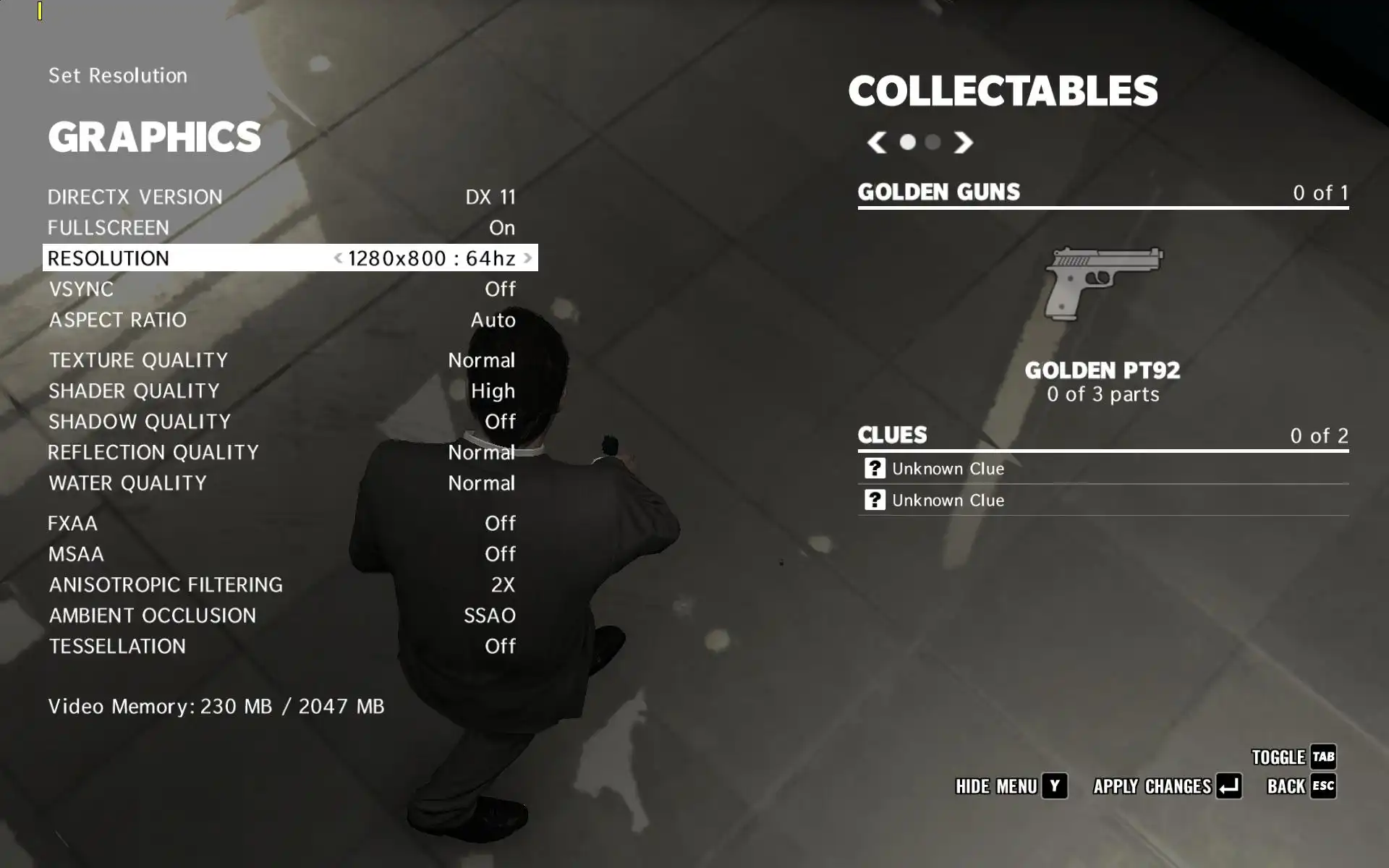Viewport: 1389px width, 868px height.
Task: Click the right arrow on Resolution
Action: (x=528, y=258)
